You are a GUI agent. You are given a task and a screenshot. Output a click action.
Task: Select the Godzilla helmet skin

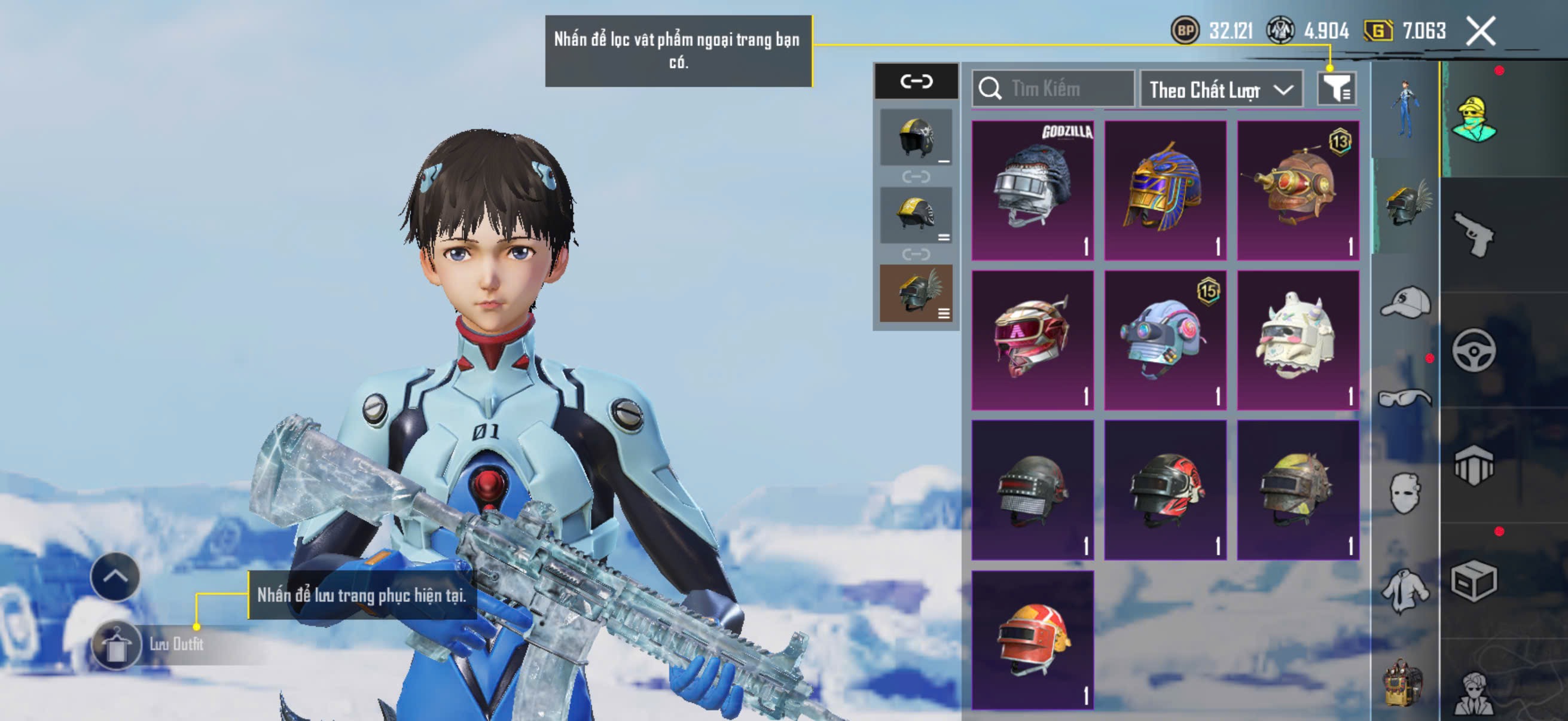[x=1032, y=191]
